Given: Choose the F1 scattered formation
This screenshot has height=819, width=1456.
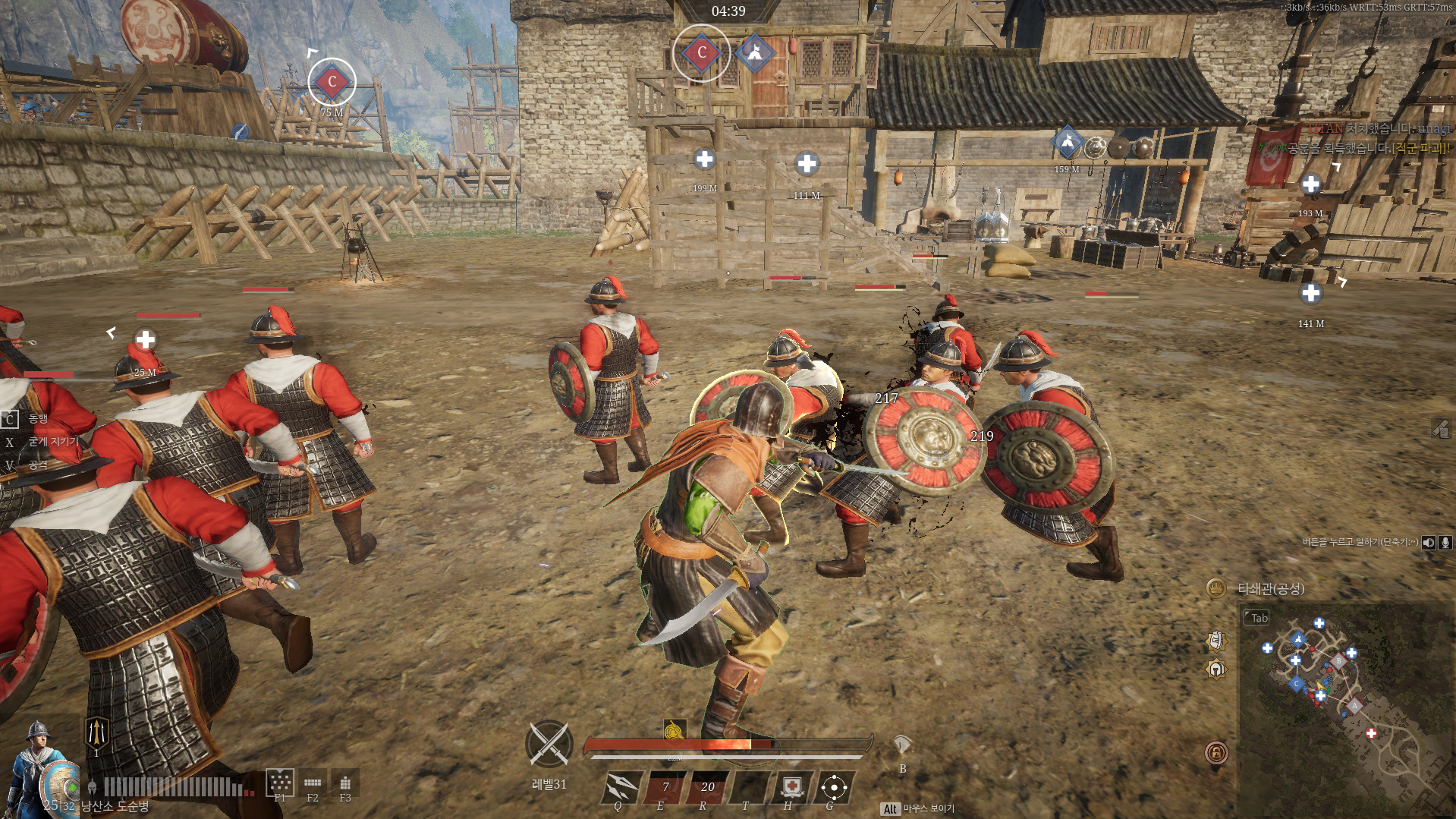Looking at the screenshot, I should (280, 782).
